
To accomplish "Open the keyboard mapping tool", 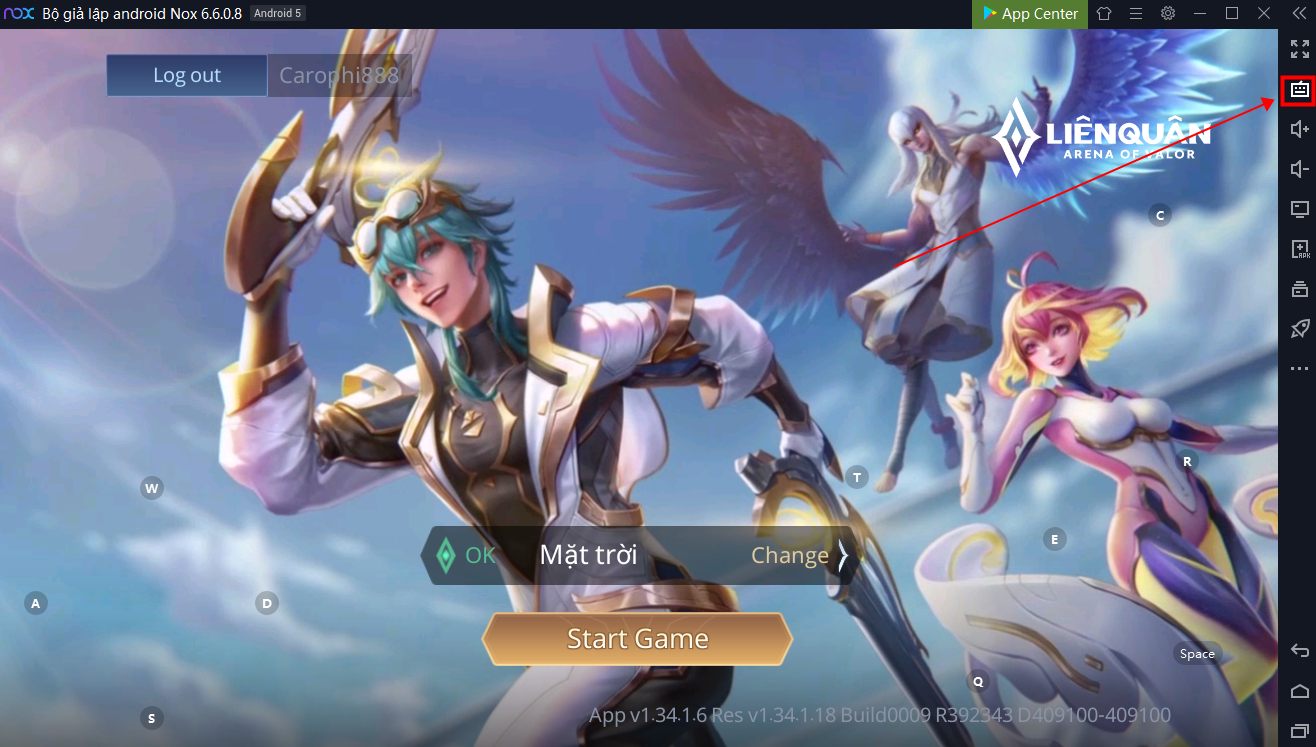I will point(1299,90).
